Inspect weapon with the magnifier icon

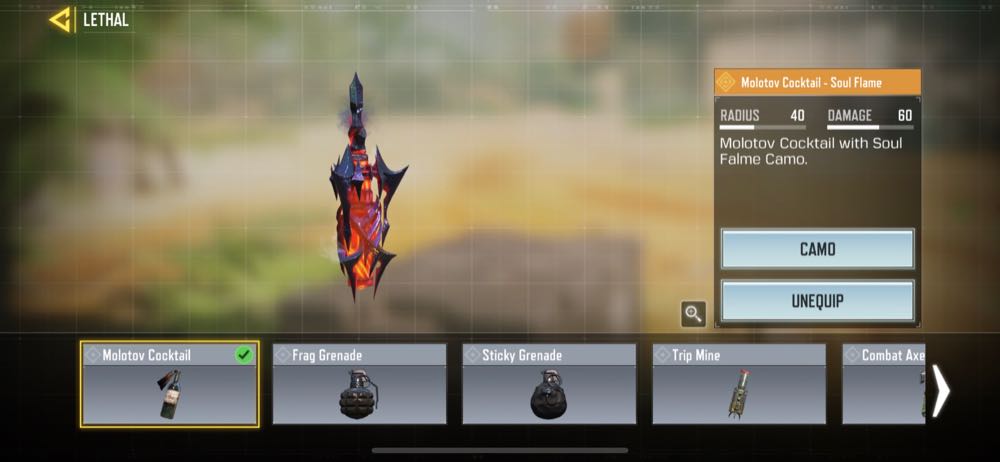(x=693, y=314)
